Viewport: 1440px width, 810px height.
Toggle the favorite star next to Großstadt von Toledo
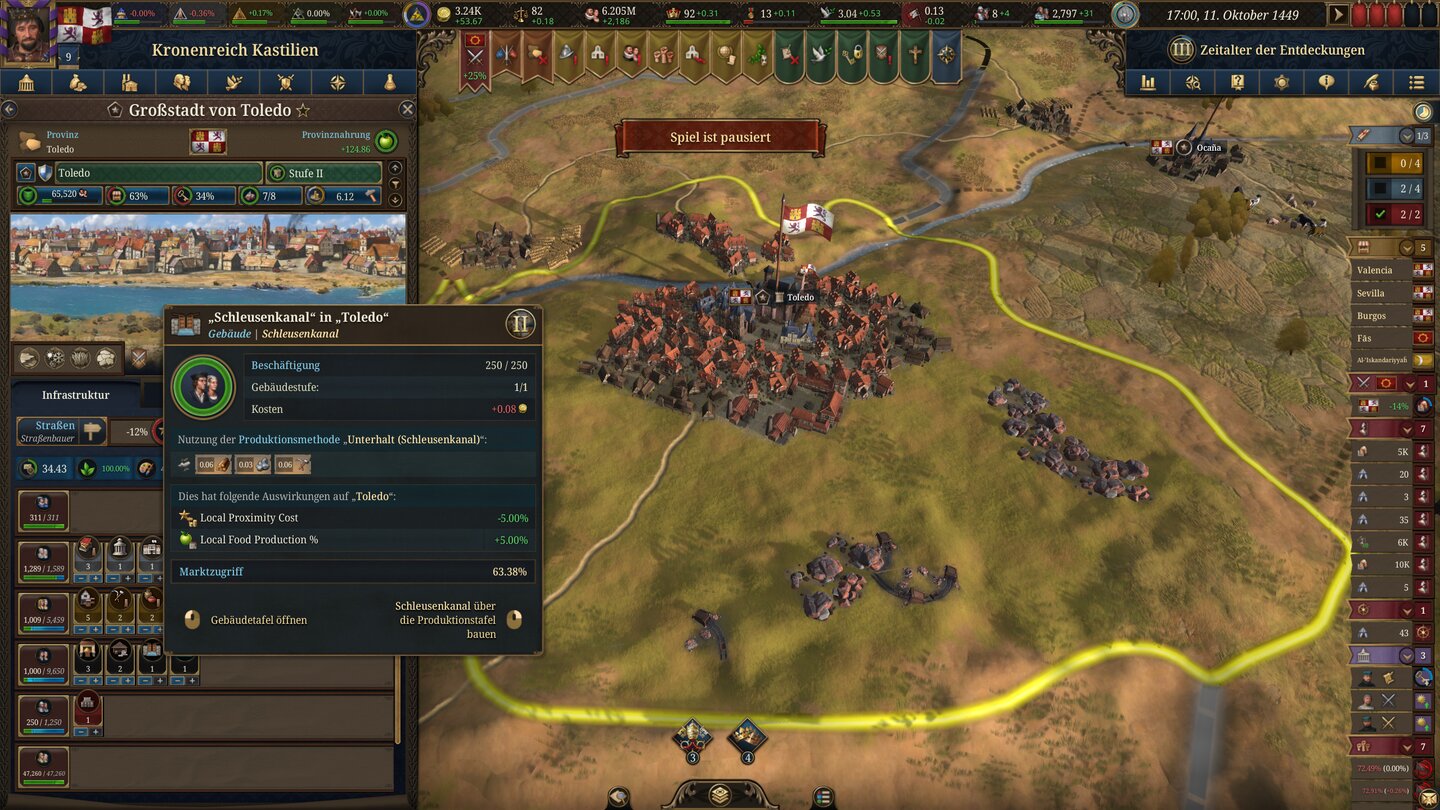[x=304, y=110]
